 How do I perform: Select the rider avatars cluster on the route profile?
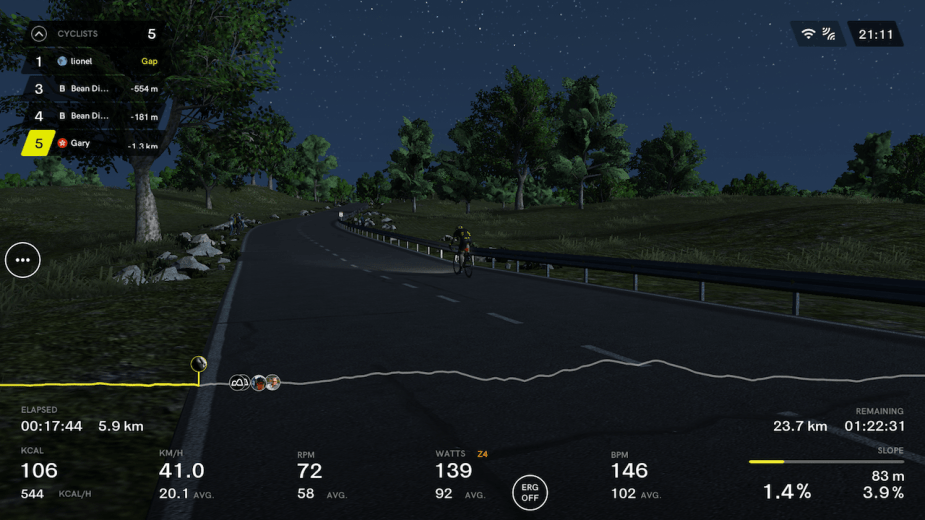255,382
